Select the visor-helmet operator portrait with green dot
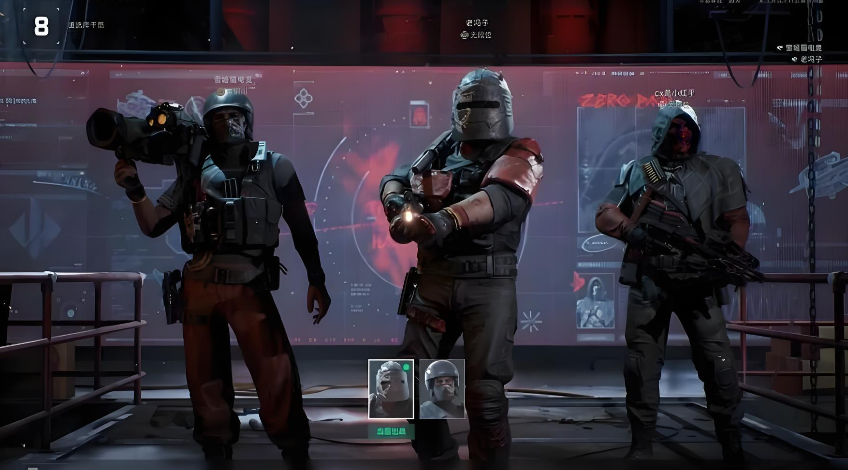 (x=391, y=388)
